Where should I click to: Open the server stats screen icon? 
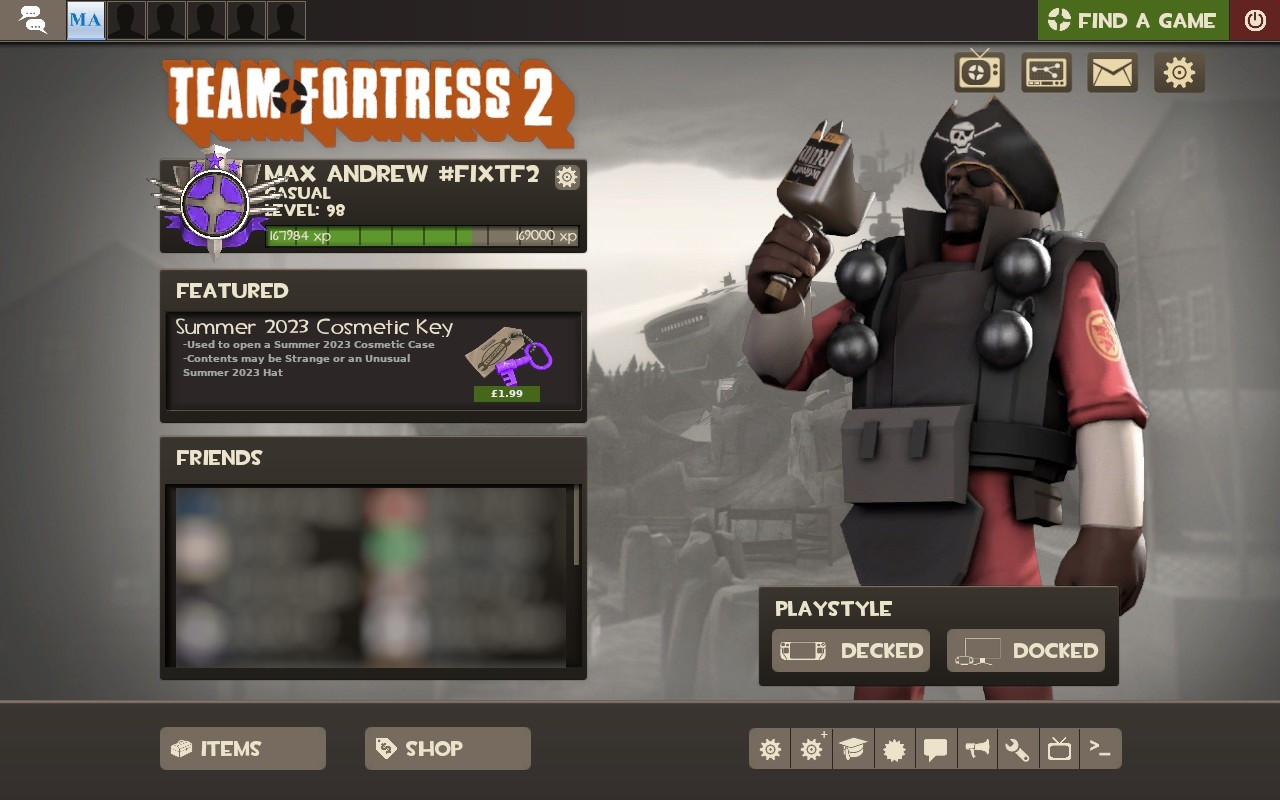(x=1044, y=72)
